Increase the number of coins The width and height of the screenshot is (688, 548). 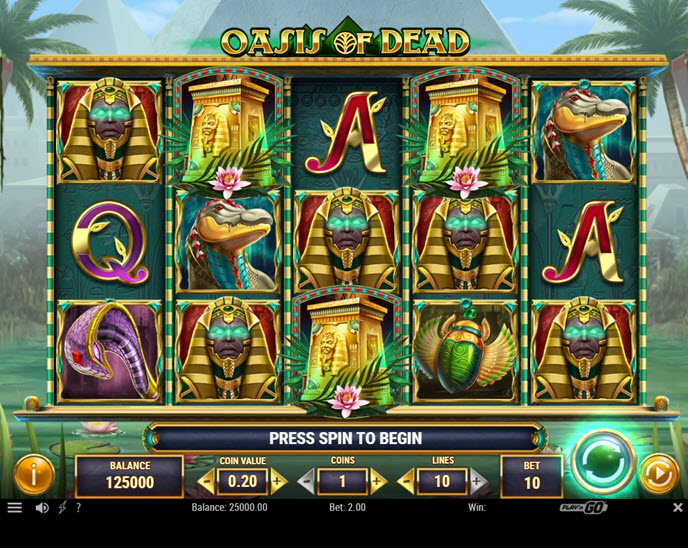377,482
